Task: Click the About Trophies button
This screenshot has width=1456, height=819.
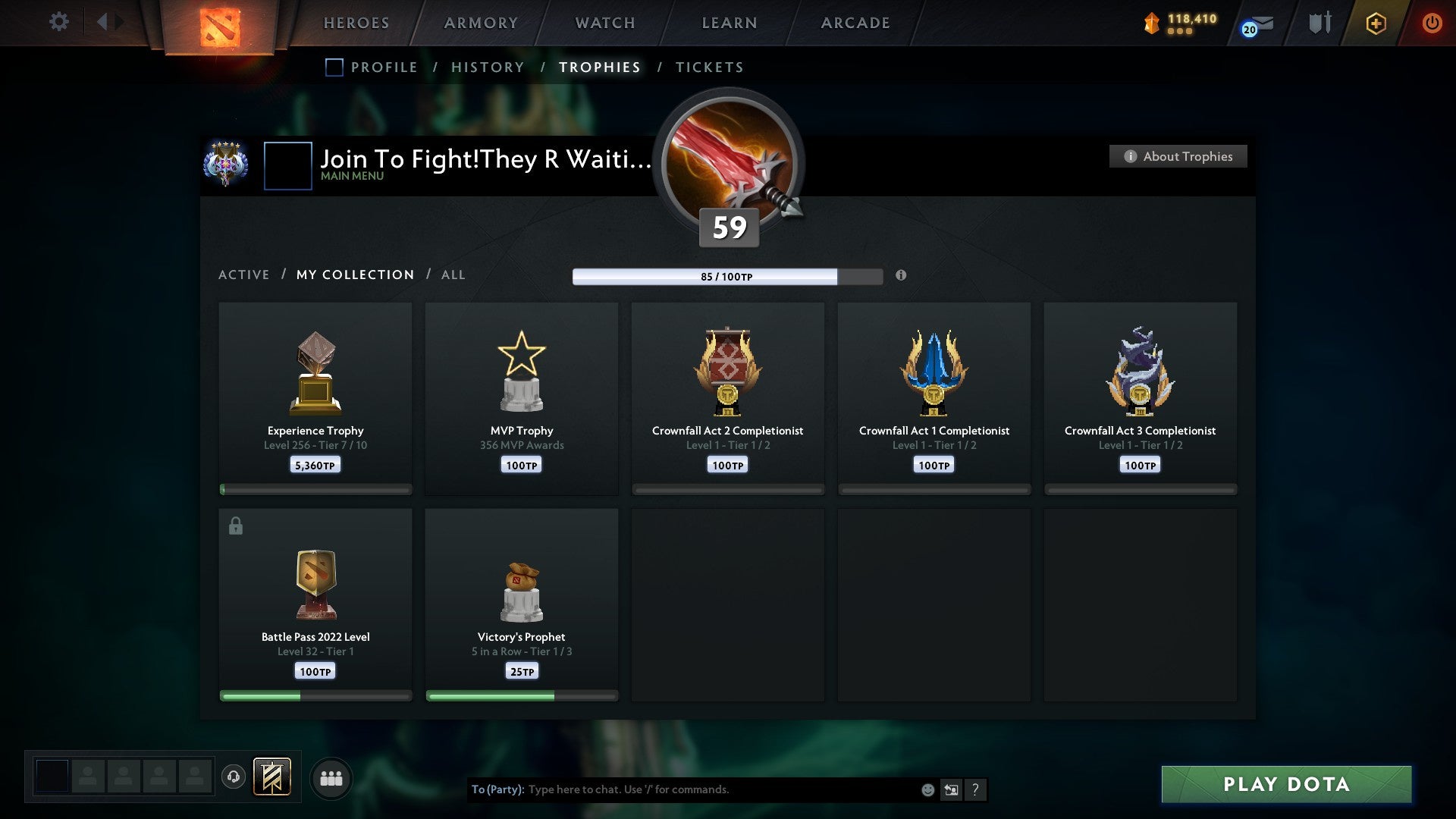Action: pos(1178,156)
